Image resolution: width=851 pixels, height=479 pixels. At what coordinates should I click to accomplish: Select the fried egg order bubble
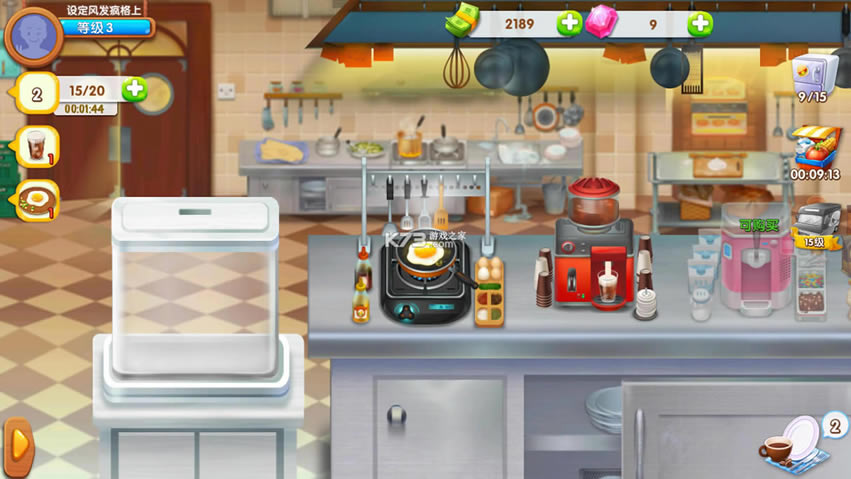(x=38, y=201)
